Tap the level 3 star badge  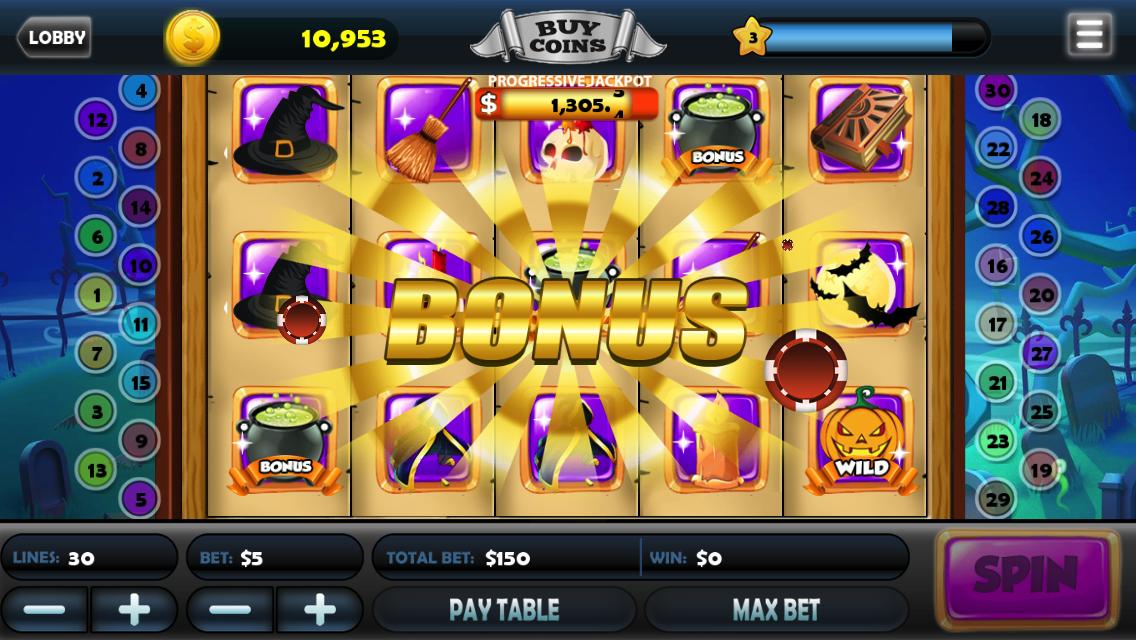point(751,38)
